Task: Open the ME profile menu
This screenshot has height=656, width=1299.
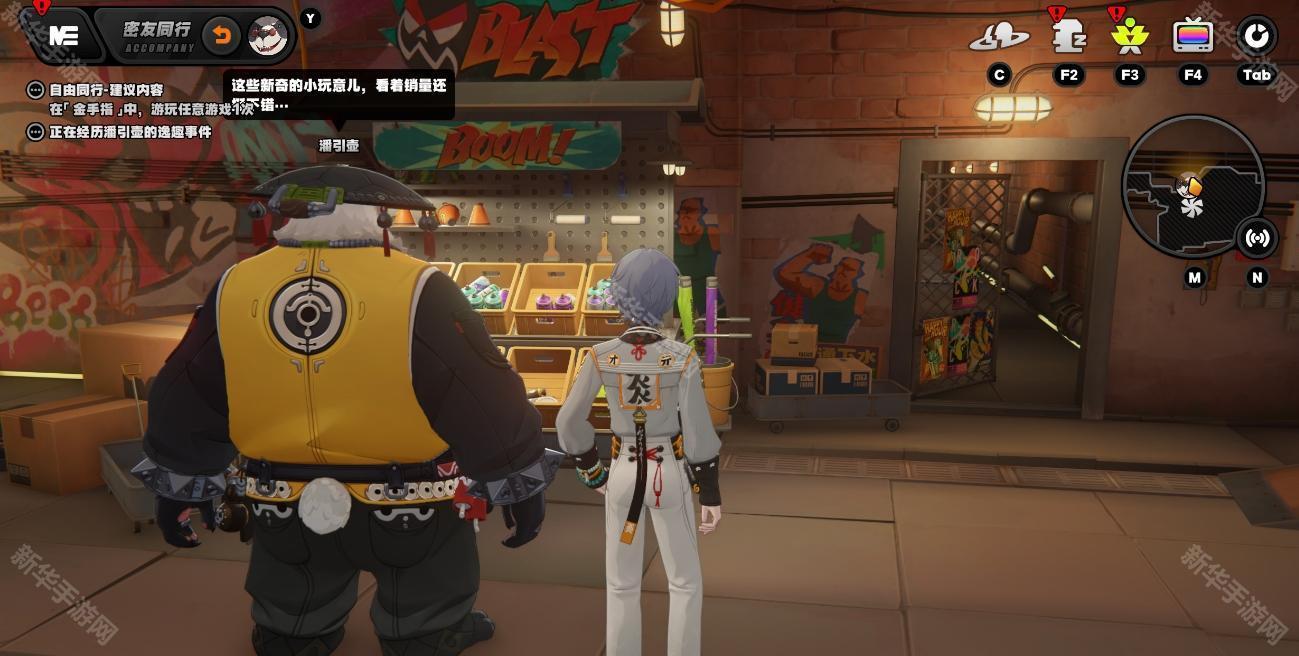Action: tap(64, 36)
